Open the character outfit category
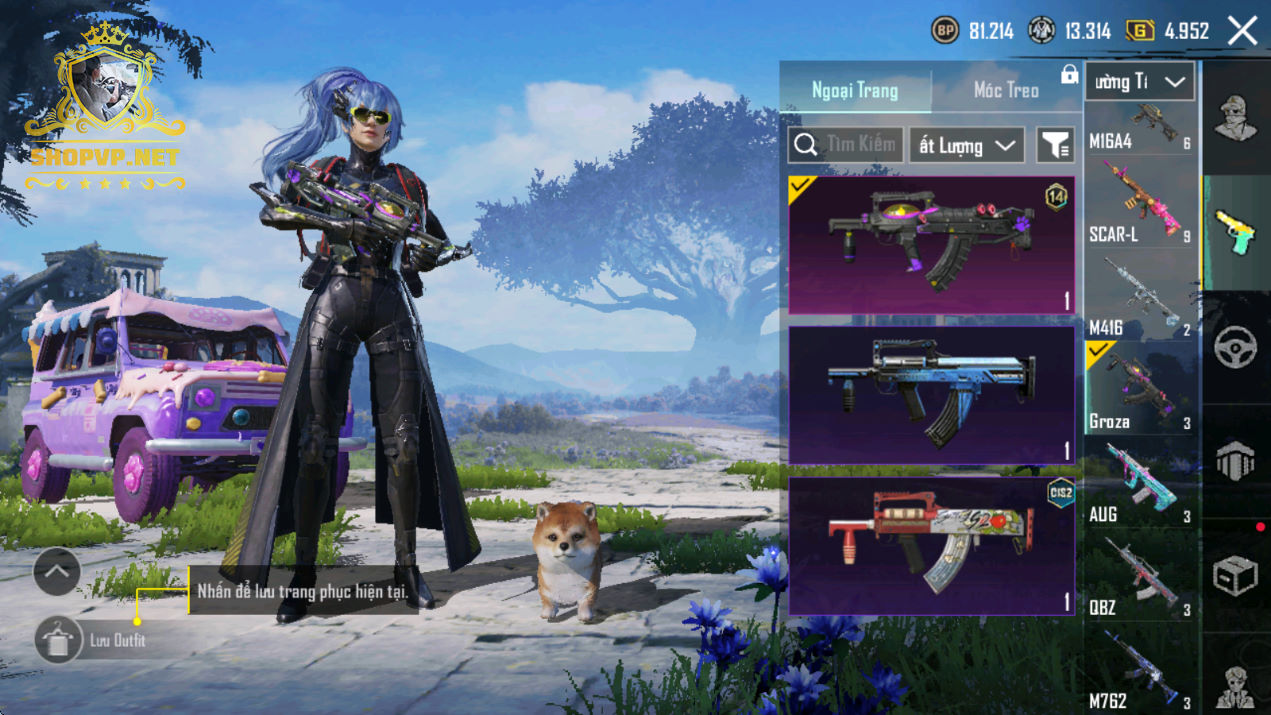 click(1236, 118)
